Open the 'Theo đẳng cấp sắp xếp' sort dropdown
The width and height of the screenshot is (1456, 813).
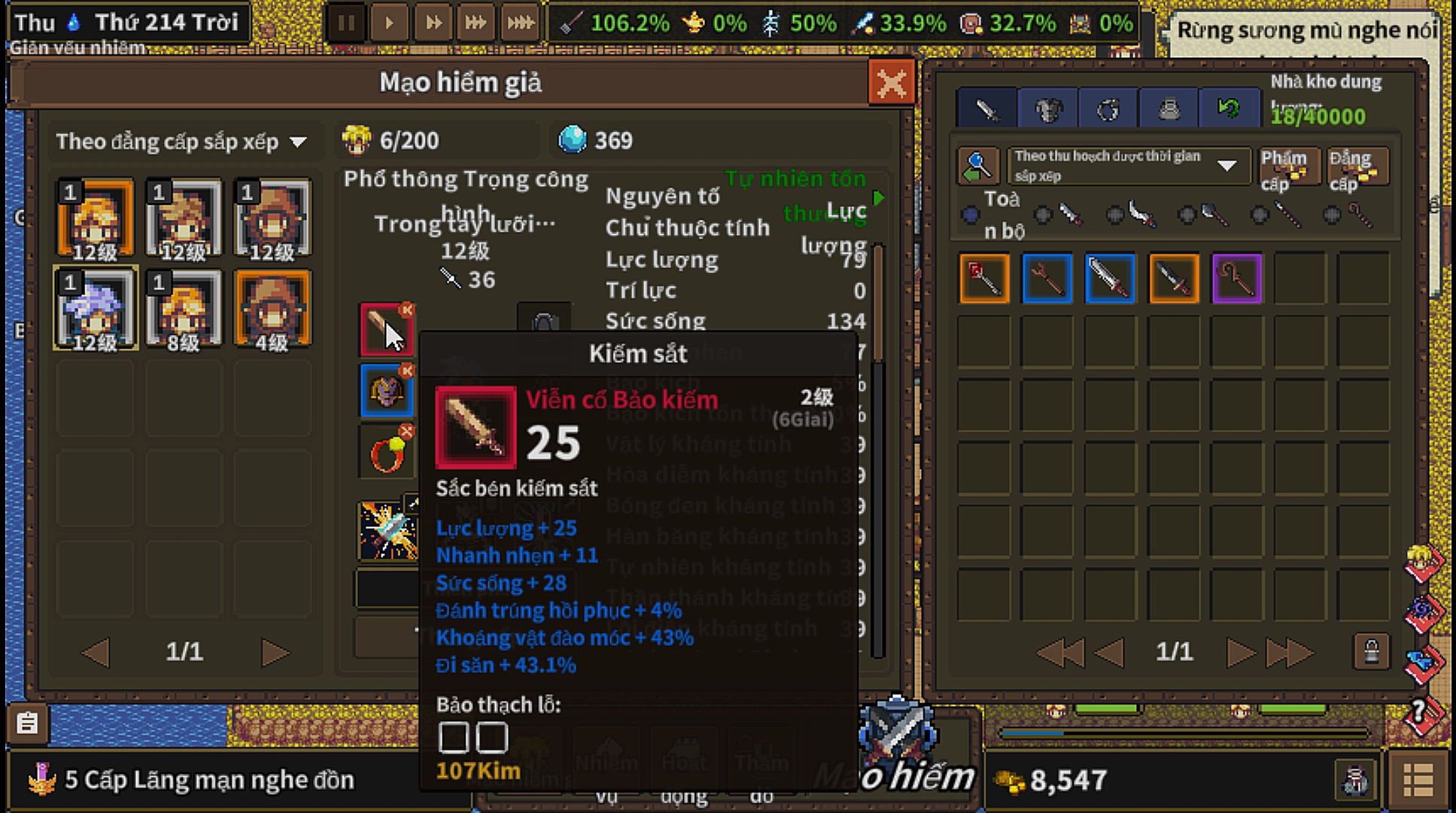click(x=181, y=142)
